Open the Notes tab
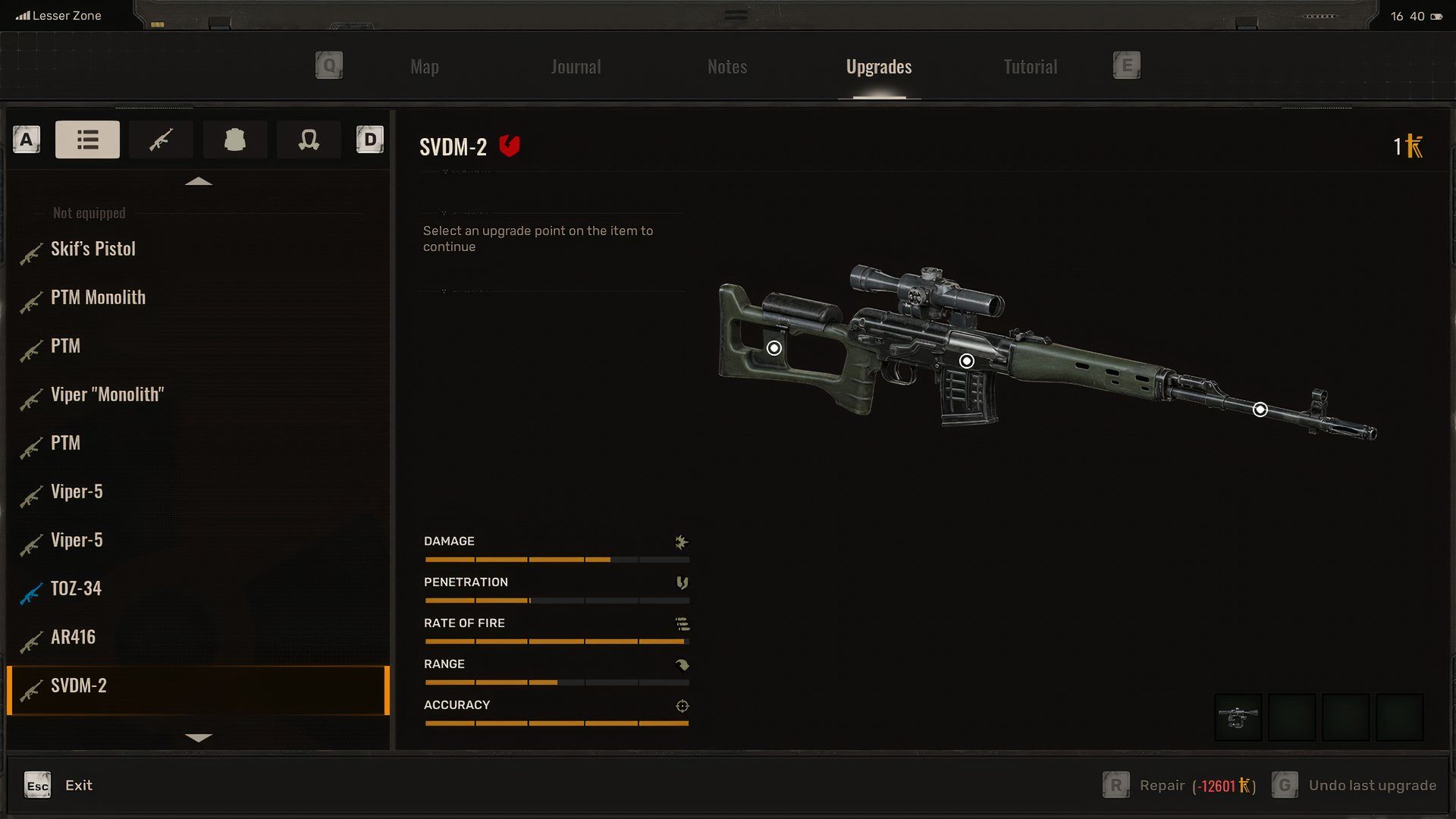1456x819 pixels. point(726,67)
